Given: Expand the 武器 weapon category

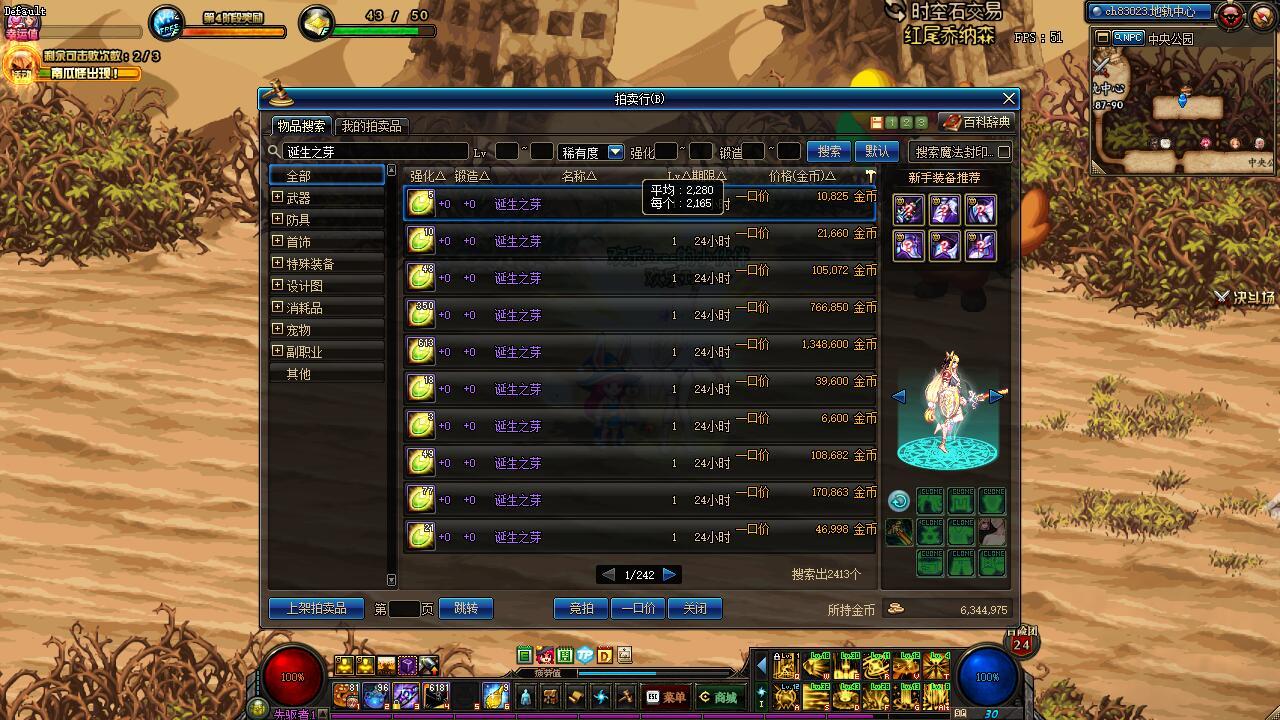Looking at the screenshot, I should point(278,198).
